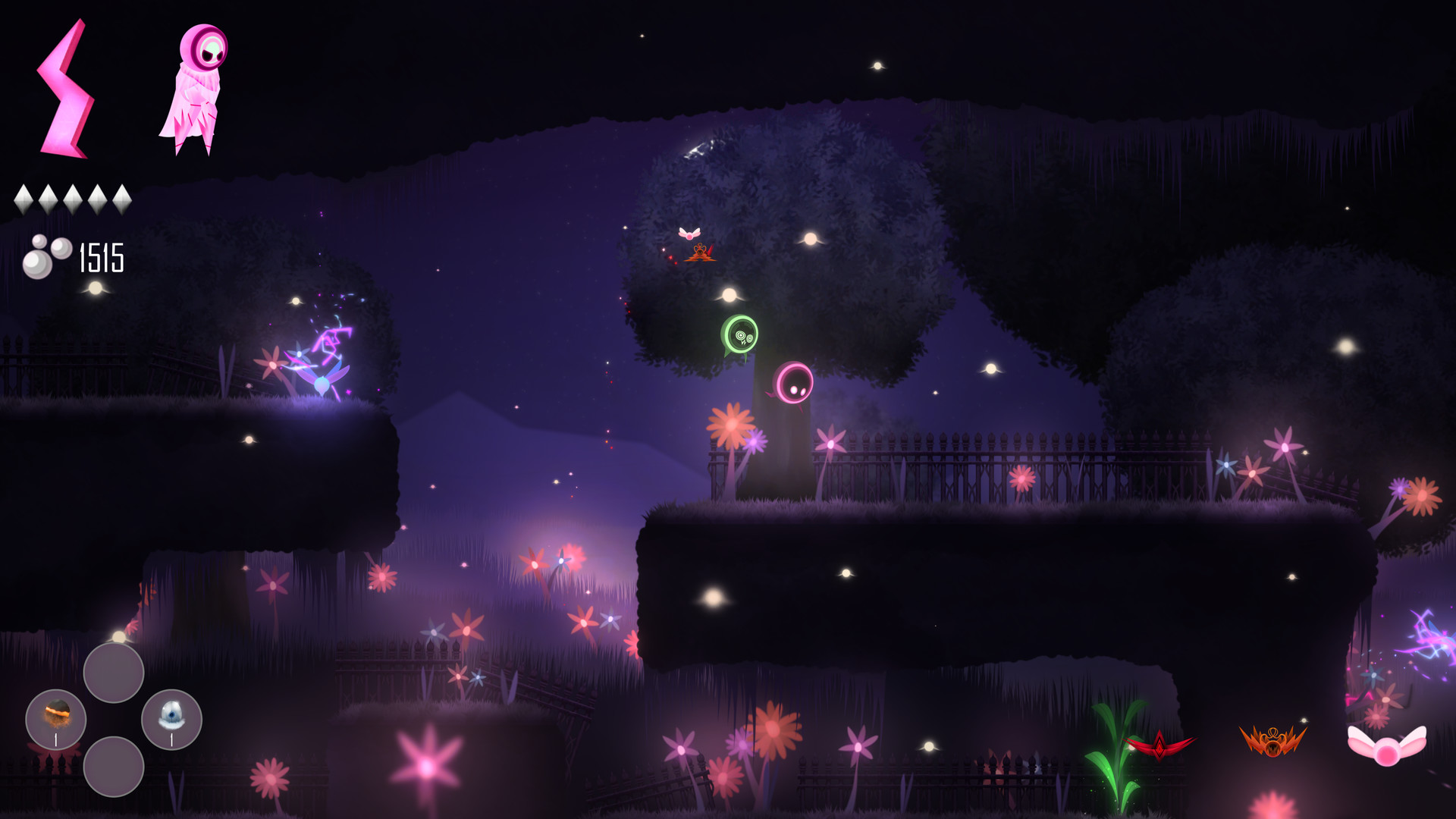Select the red winged enemy near the plant
This screenshot has height=819, width=1456.
click(1158, 746)
